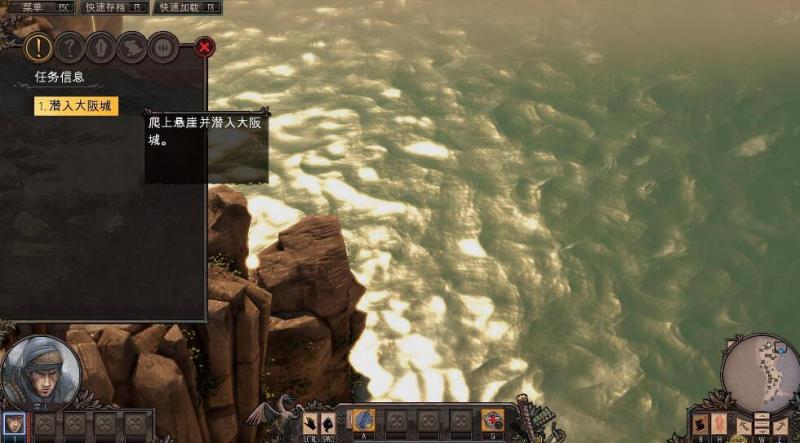Click the circular minimap
The width and height of the screenshot is (800, 443).
[x=759, y=370]
